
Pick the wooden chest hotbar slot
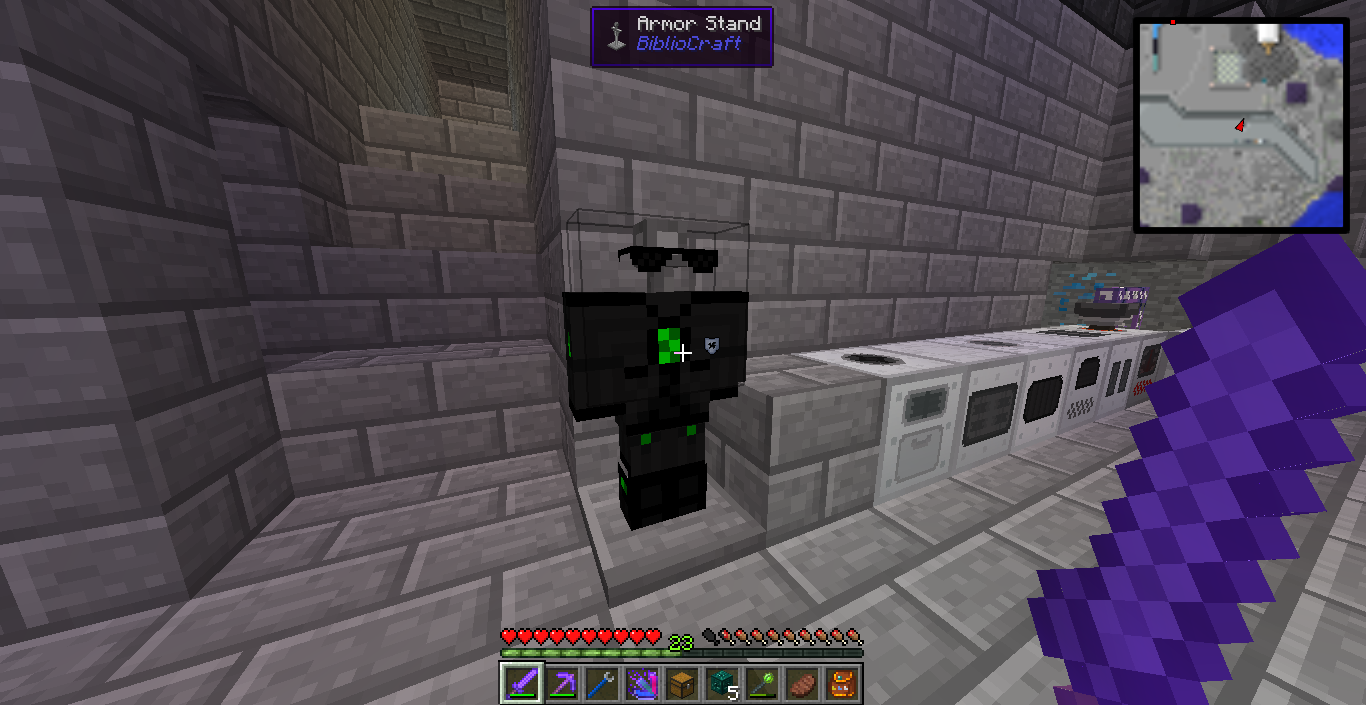(681, 683)
